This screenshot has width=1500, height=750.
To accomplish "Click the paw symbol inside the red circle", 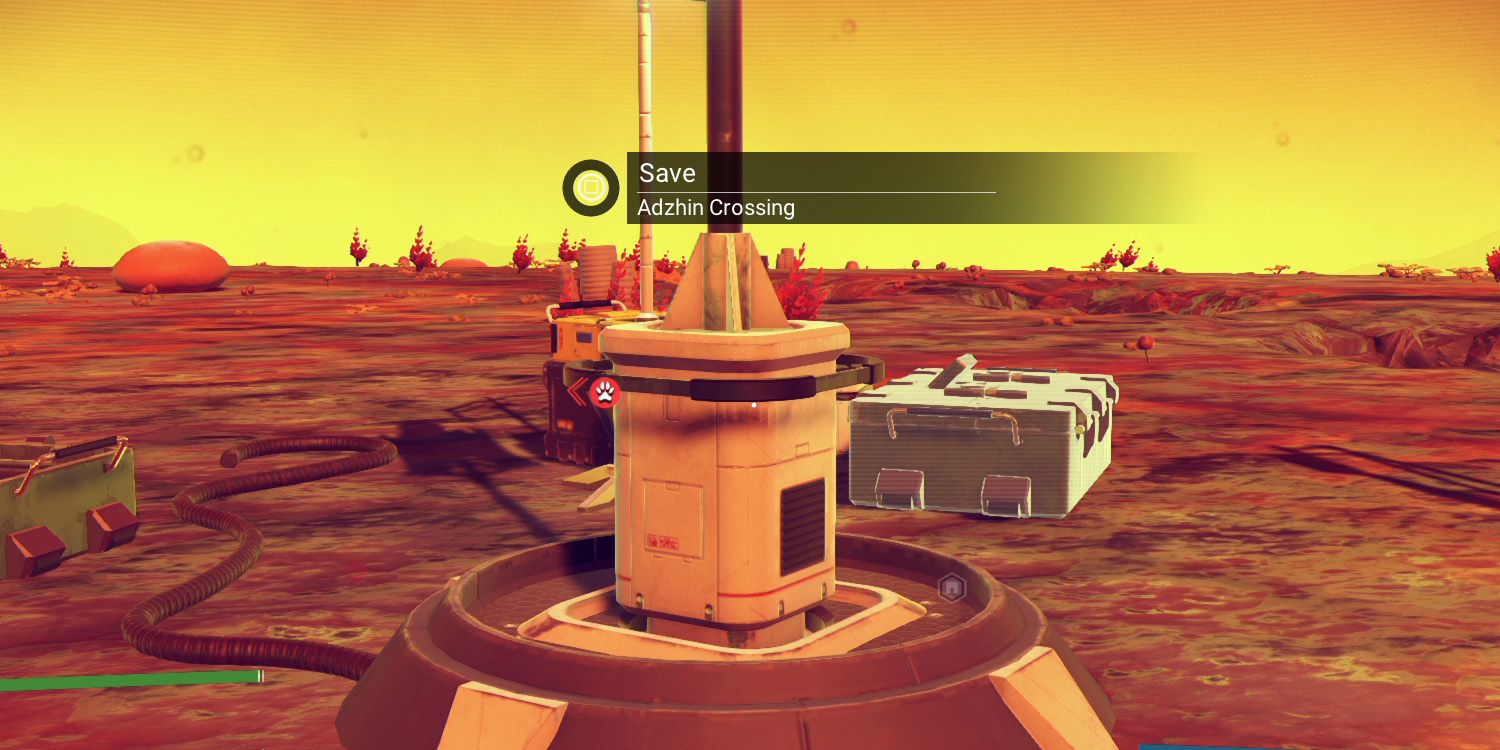I will coord(606,395).
